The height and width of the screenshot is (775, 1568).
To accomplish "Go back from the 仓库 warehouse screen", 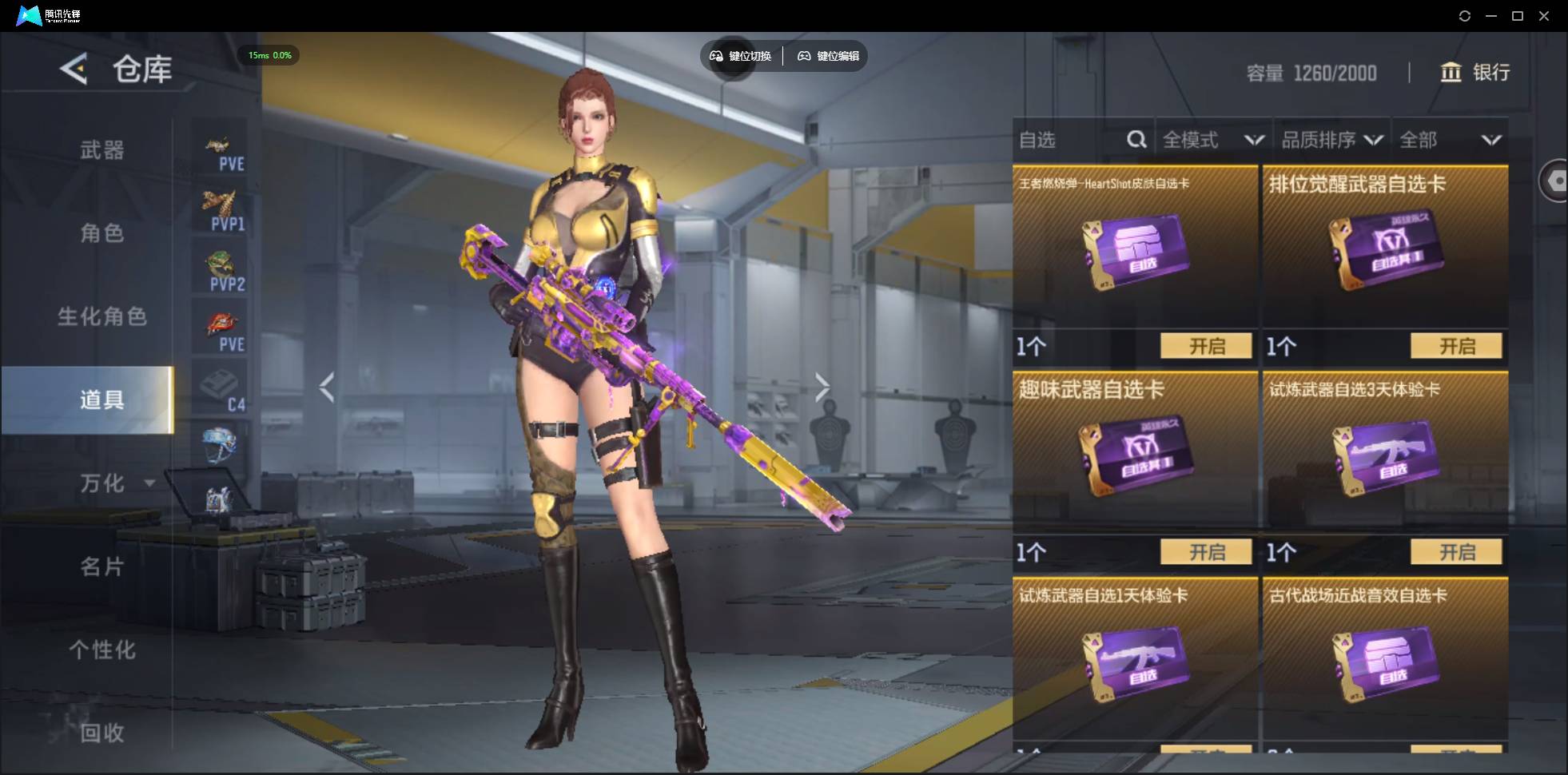I will click(x=74, y=70).
